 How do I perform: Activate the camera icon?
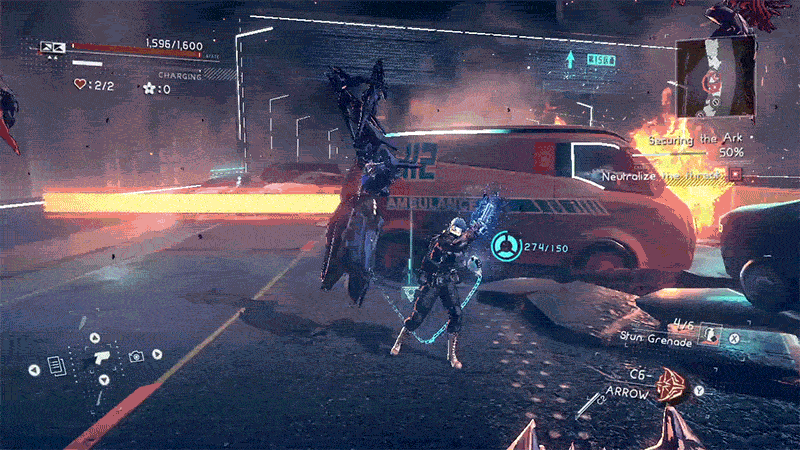(136, 355)
